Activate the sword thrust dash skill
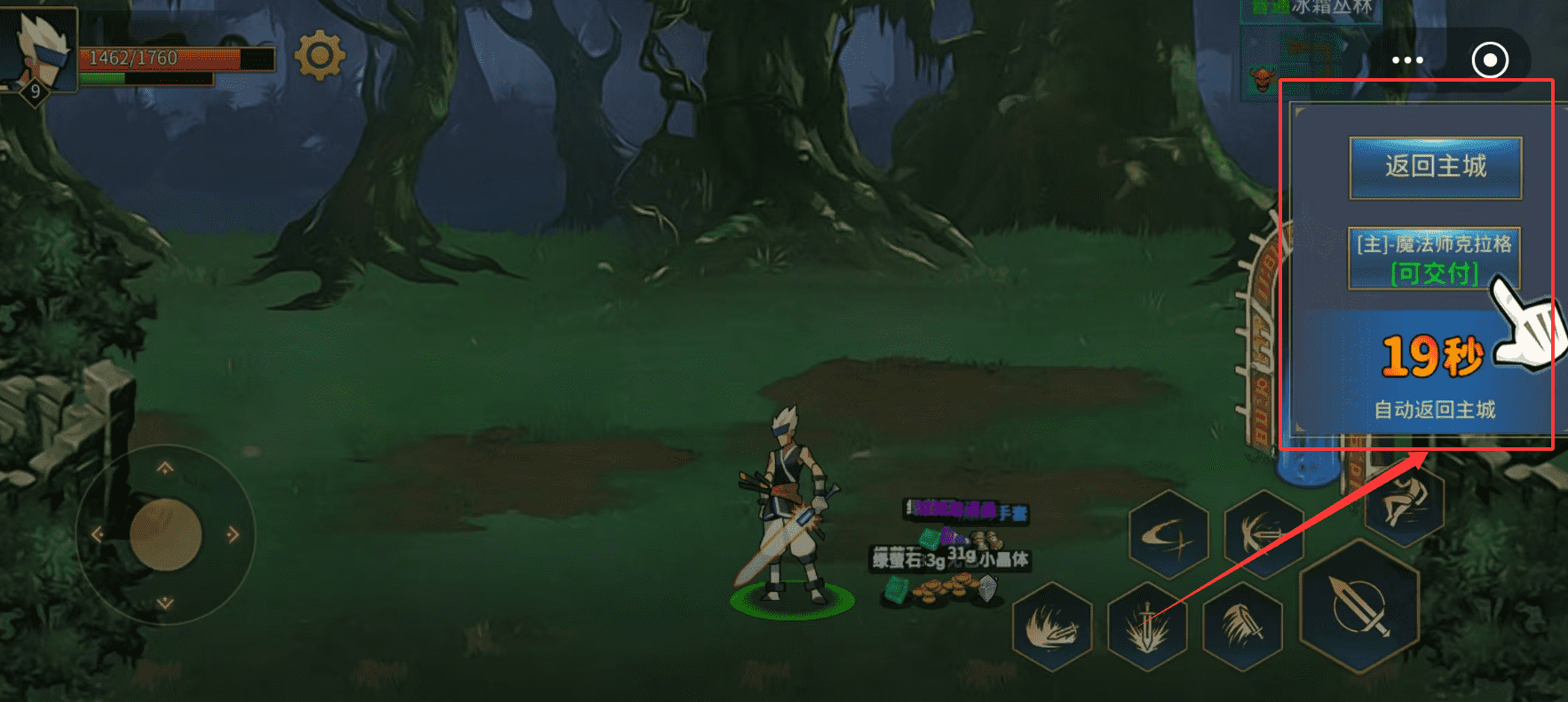The image size is (1568, 702). 1263,534
